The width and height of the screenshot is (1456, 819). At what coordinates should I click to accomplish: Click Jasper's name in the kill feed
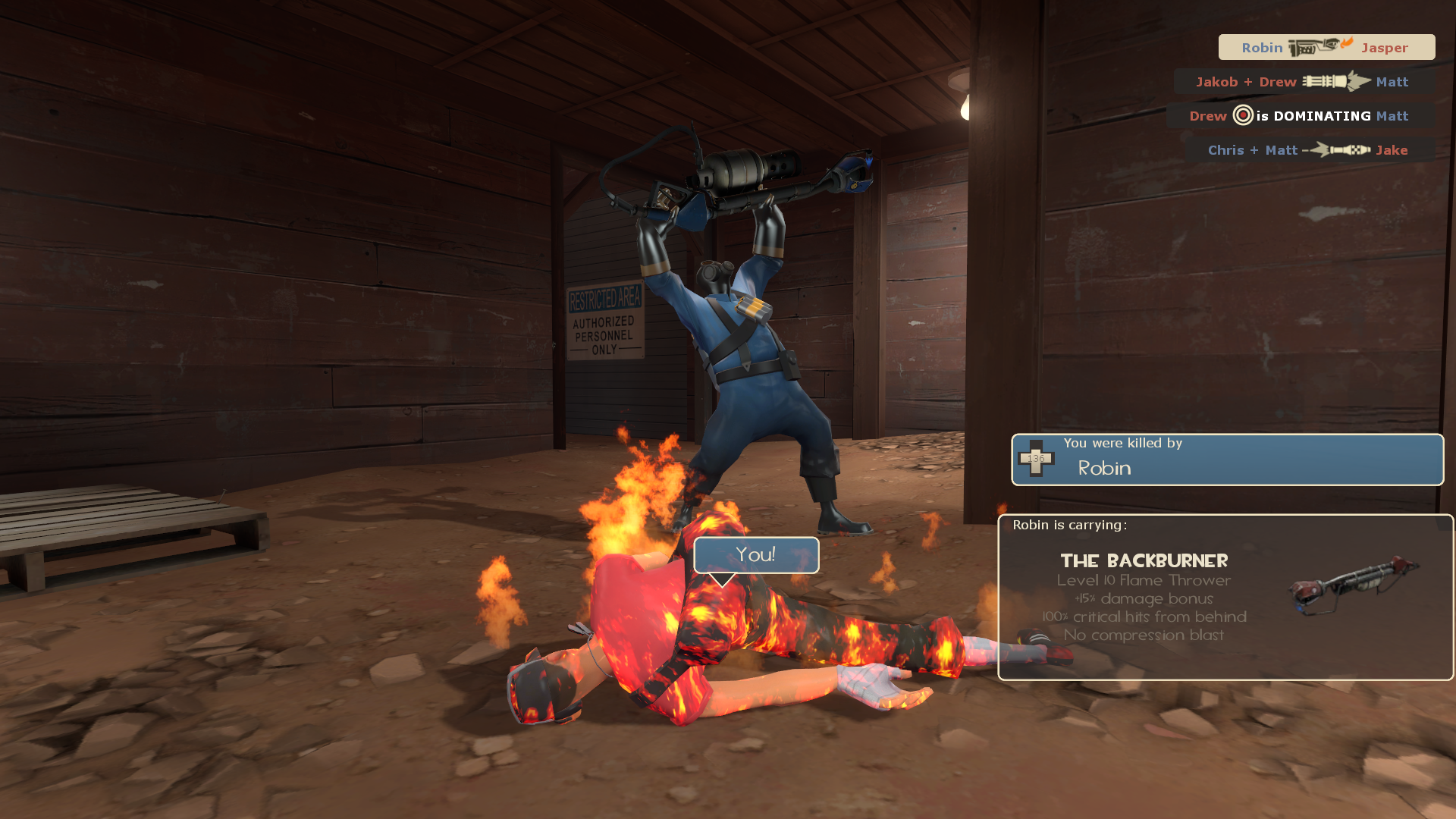tap(1385, 47)
